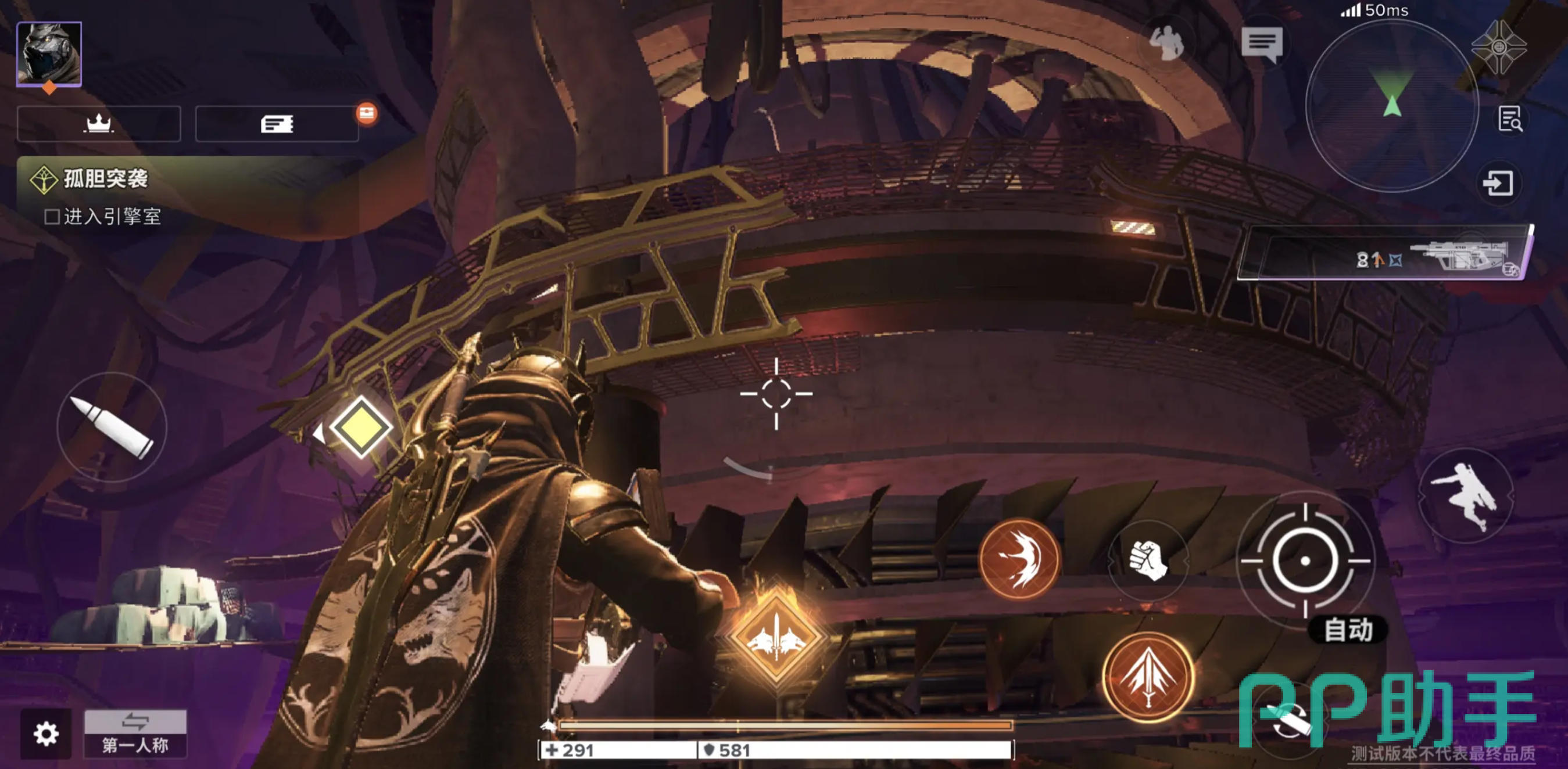Open the Ghost emblem menu
This screenshot has width=1568, height=769.
(x=1499, y=48)
